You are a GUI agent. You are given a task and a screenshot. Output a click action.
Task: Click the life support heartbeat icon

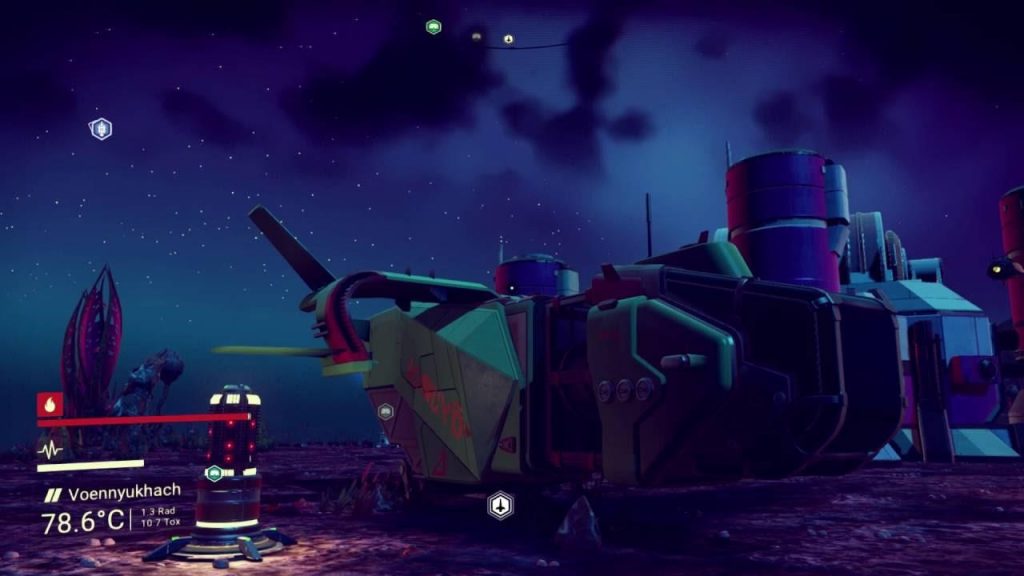[x=50, y=449]
